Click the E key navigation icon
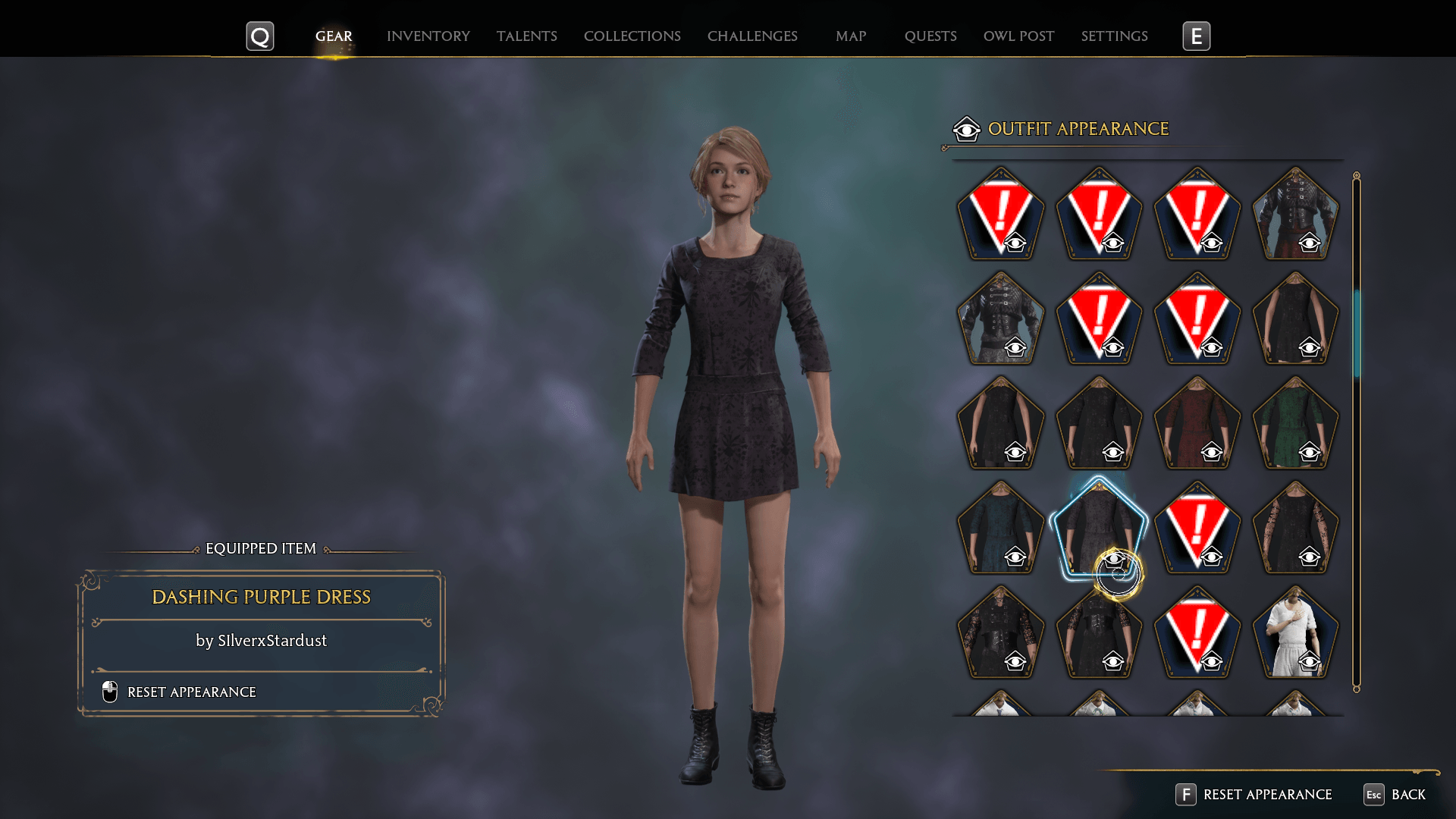The height and width of the screenshot is (819, 1456). tap(1196, 36)
